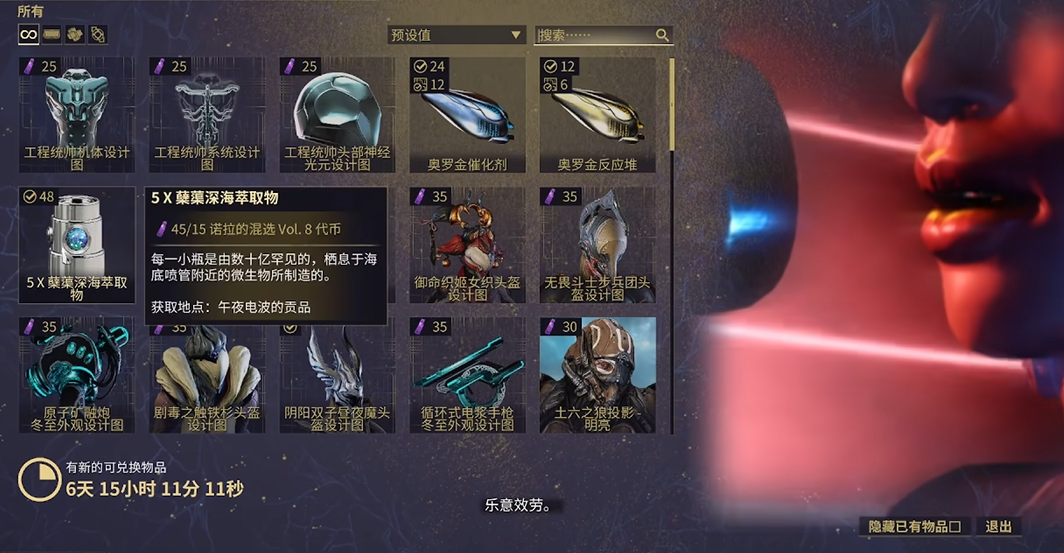Pick 循环式电浆手枪冬至外观设计图 item
This screenshot has height=553, width=1064.
(x=467, y=375)
